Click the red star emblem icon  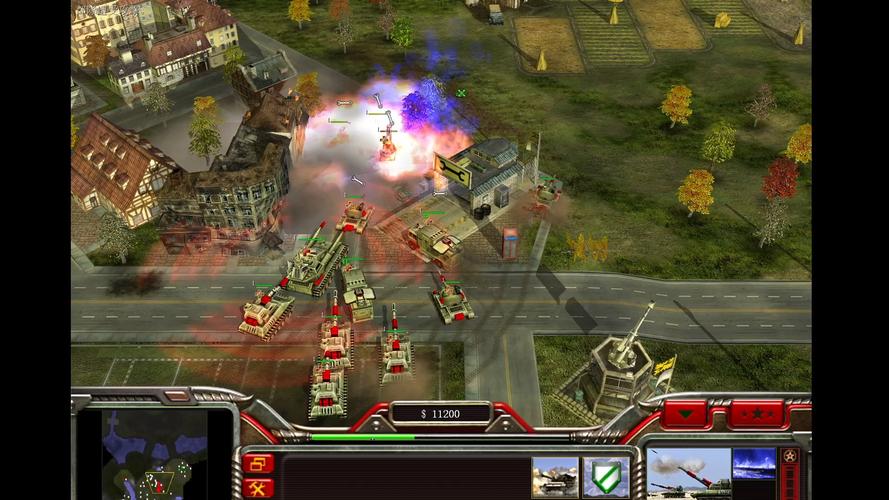pyautogui.click(x=789, y=457)
